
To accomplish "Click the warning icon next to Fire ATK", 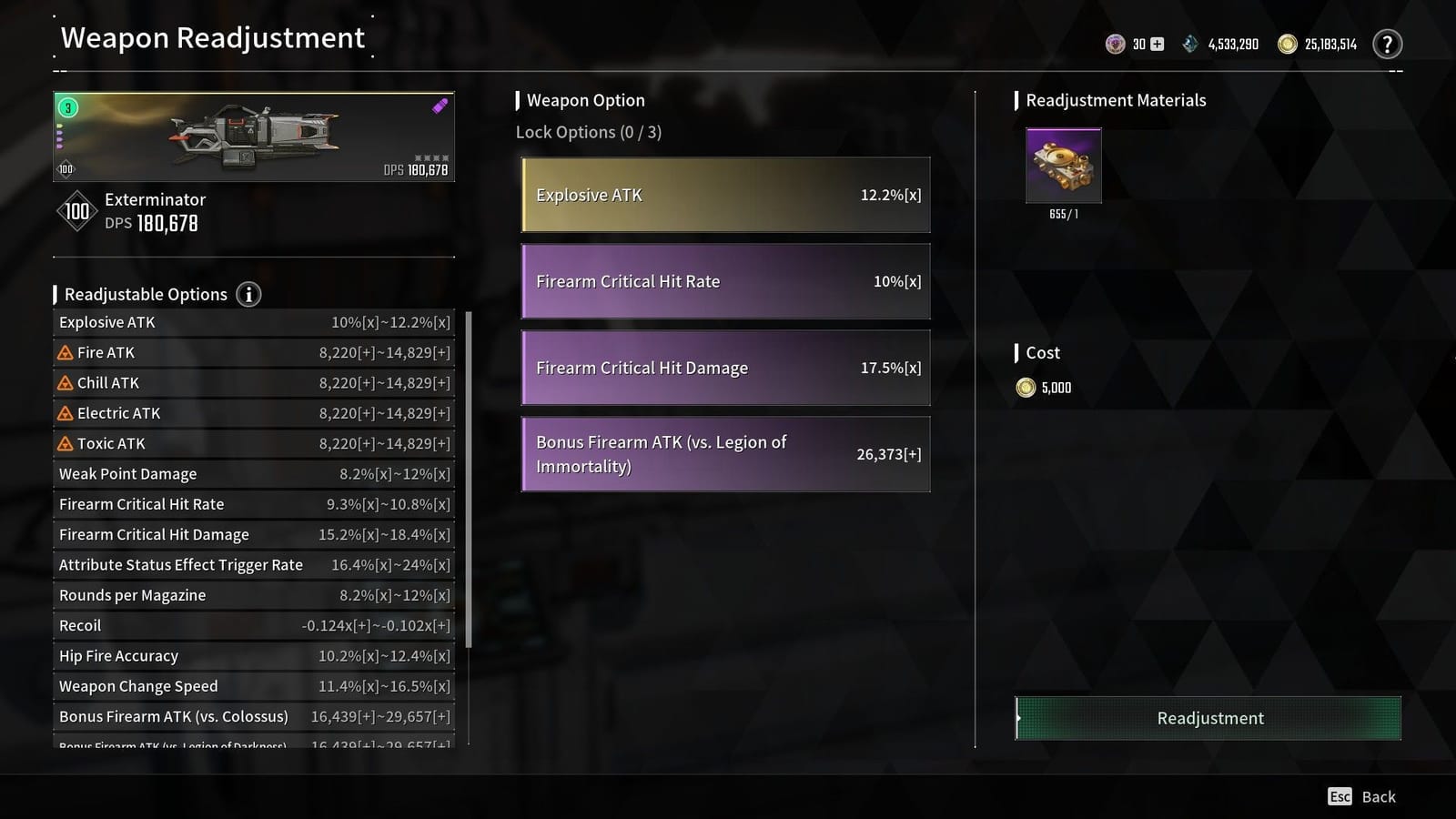I will (66, 352).
